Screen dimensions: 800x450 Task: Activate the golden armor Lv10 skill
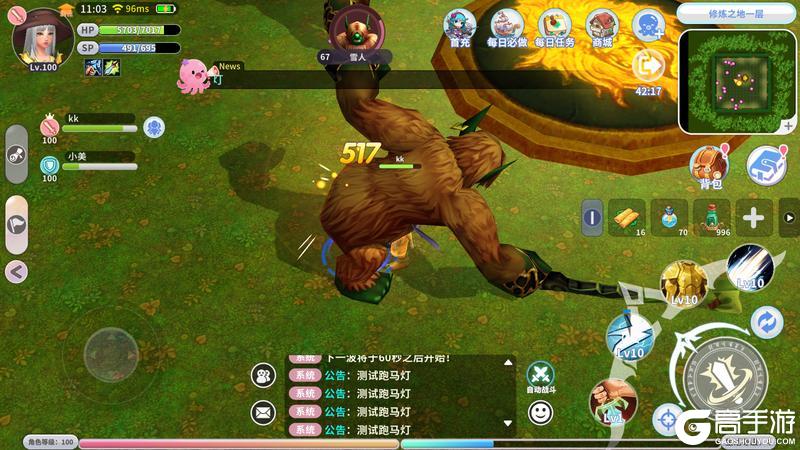coord(685,284)
